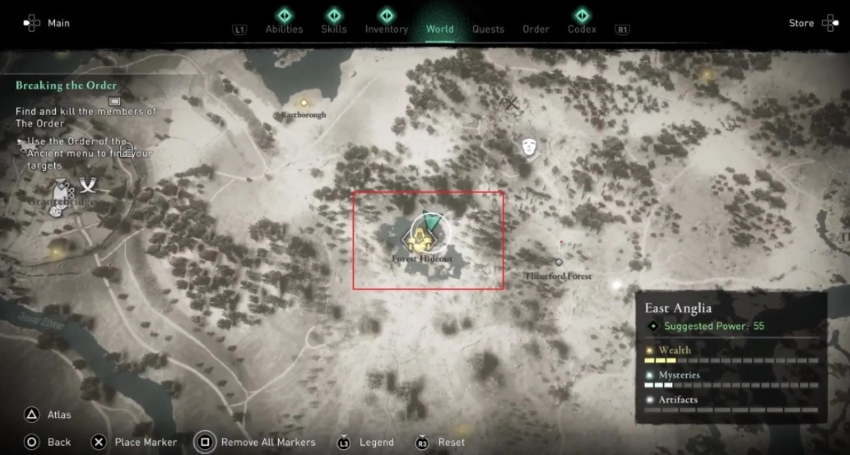Go to the Inventory tab
The height and width of the screenshot is (455, 850).
(386, 29)
